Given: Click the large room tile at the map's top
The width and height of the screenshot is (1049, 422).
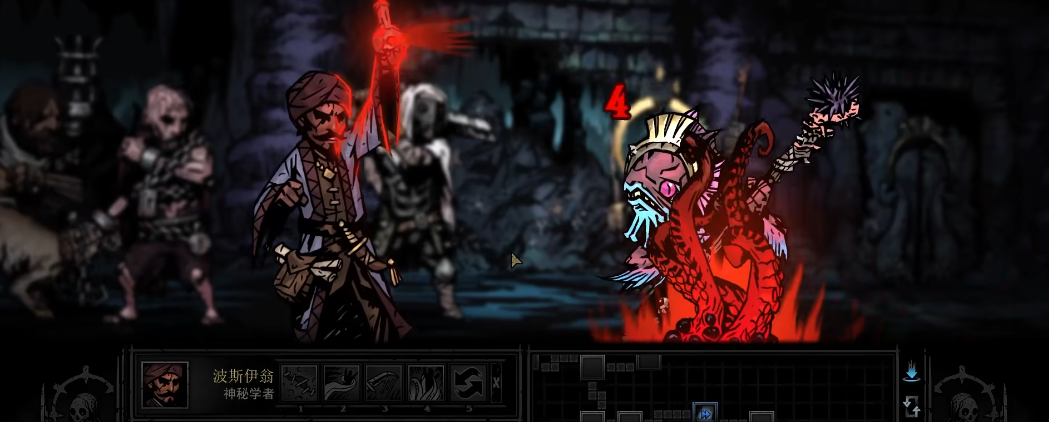Looking at the screenshot, I should click(x=592, y=367).
